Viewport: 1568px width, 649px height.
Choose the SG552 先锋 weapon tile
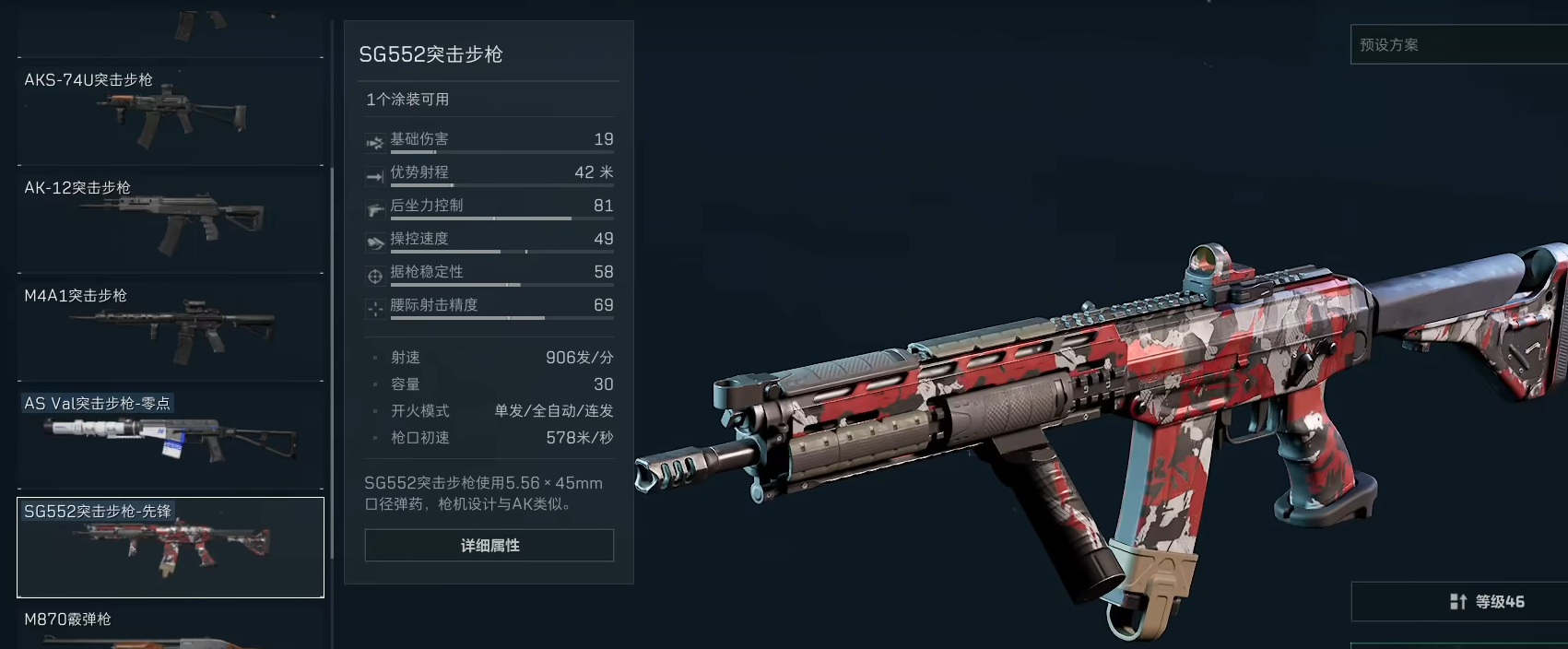171,548
